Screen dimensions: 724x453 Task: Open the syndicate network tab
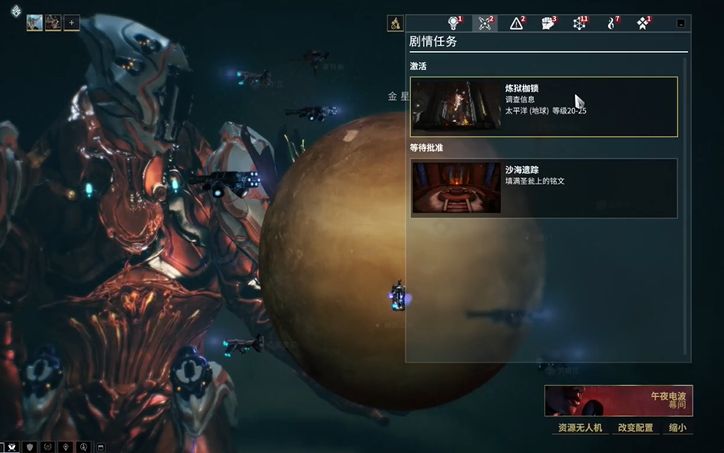click(579, 23)
